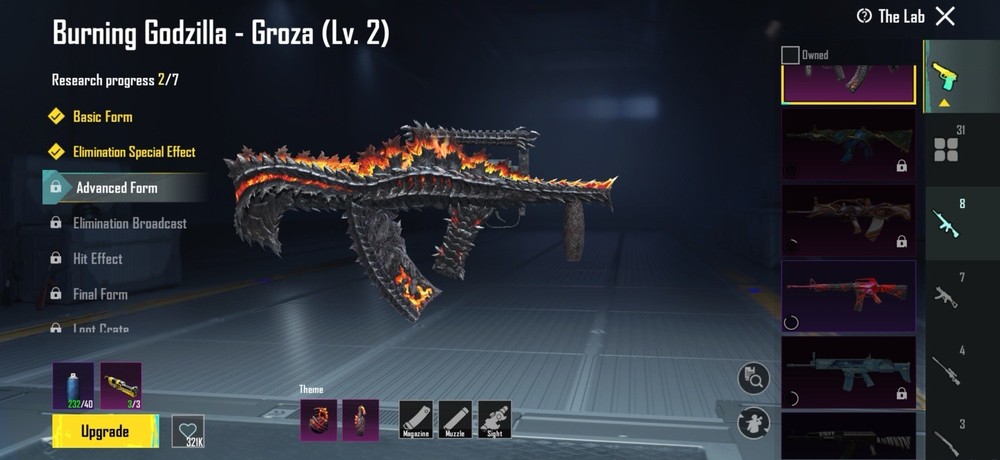Image resolution: width=1000 pixels, height=460 pixels.
Task: Open the Sight attachment slot
Action: click(x=494, y=419)
